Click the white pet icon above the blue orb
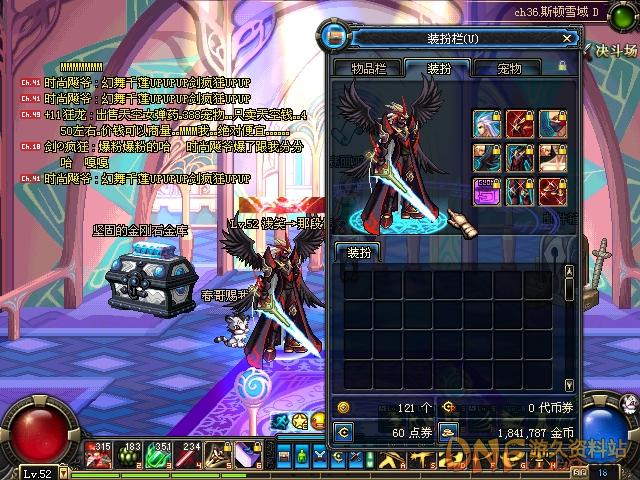The height and width of the screenshot is (480, 640). click(x=632, y=403)
